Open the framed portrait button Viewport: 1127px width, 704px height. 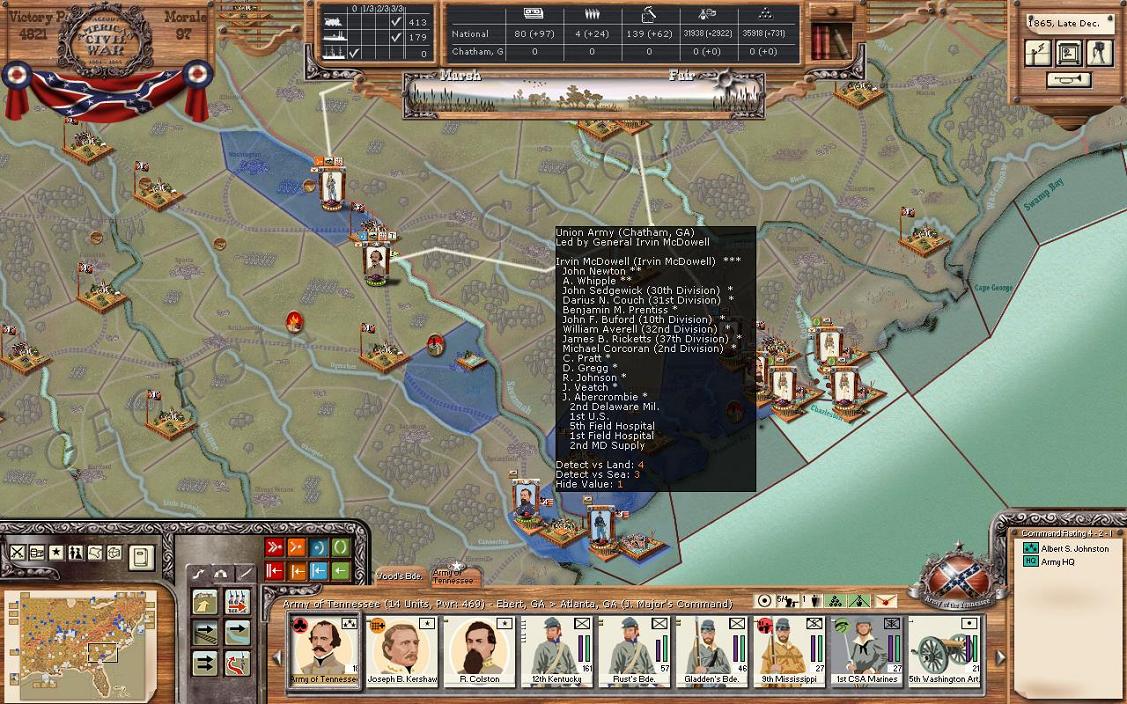[1069, 53]
